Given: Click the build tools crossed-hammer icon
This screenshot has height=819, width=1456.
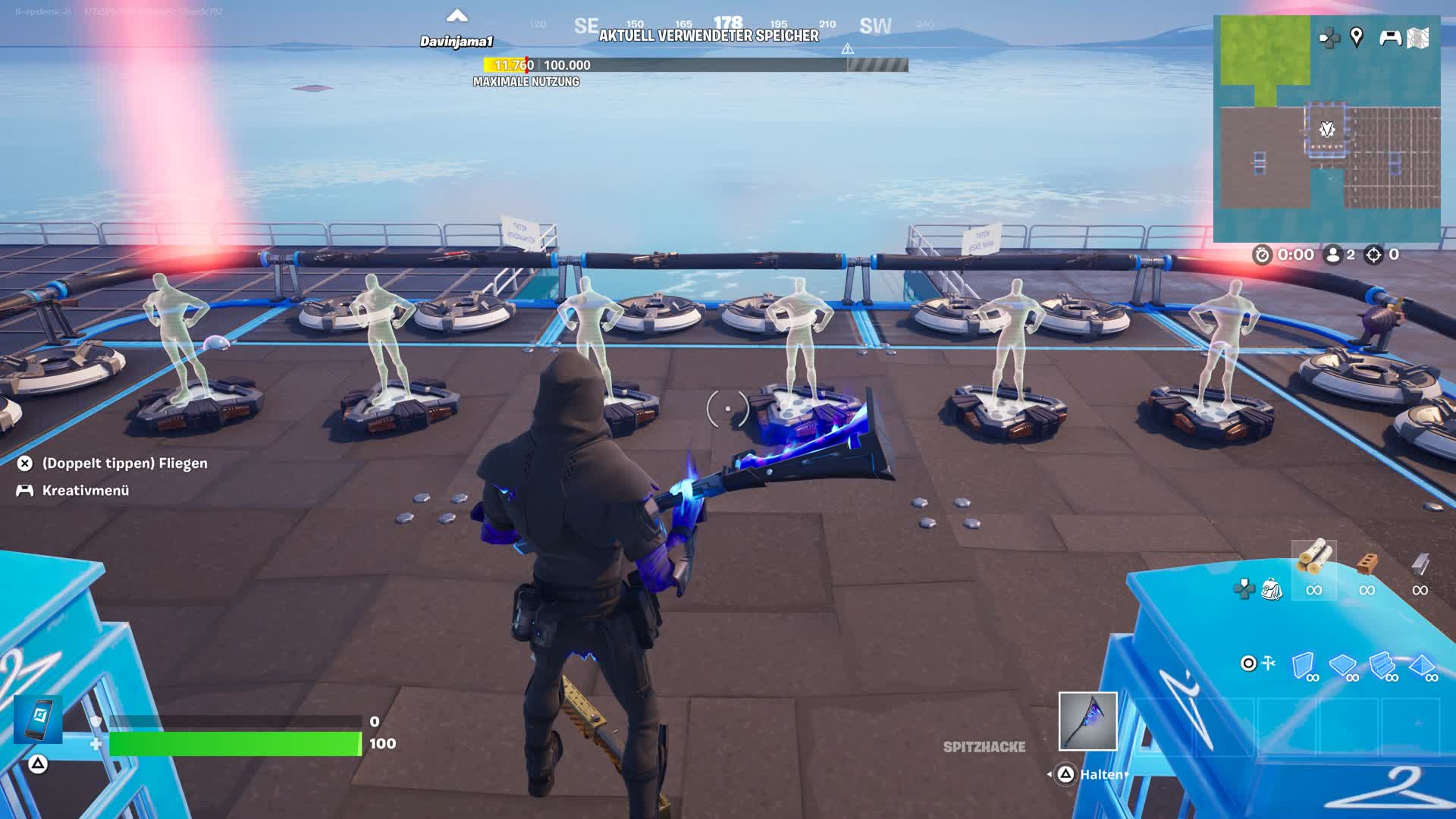Looking at the screenshot, I should 1269,664.
